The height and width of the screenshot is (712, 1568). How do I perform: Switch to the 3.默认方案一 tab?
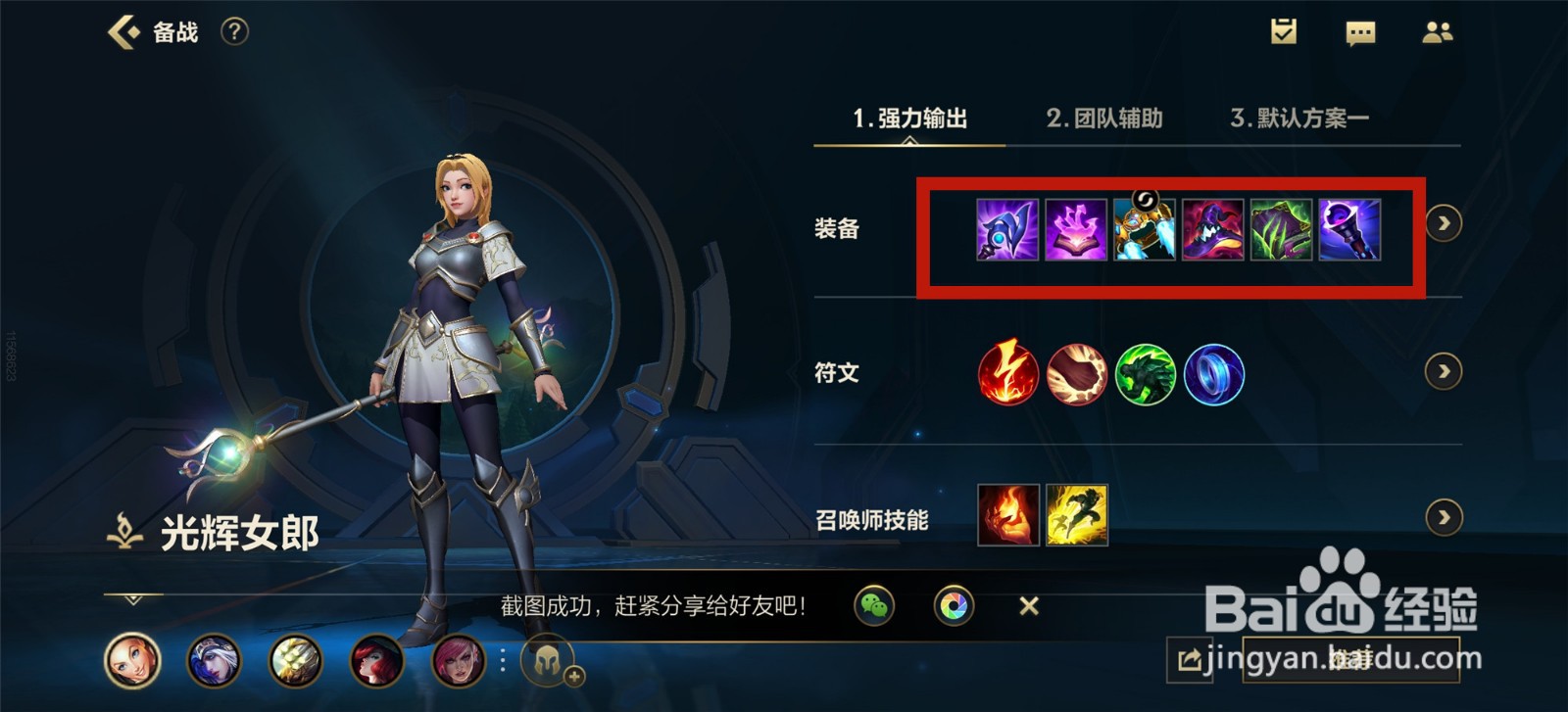point(1303,119)
